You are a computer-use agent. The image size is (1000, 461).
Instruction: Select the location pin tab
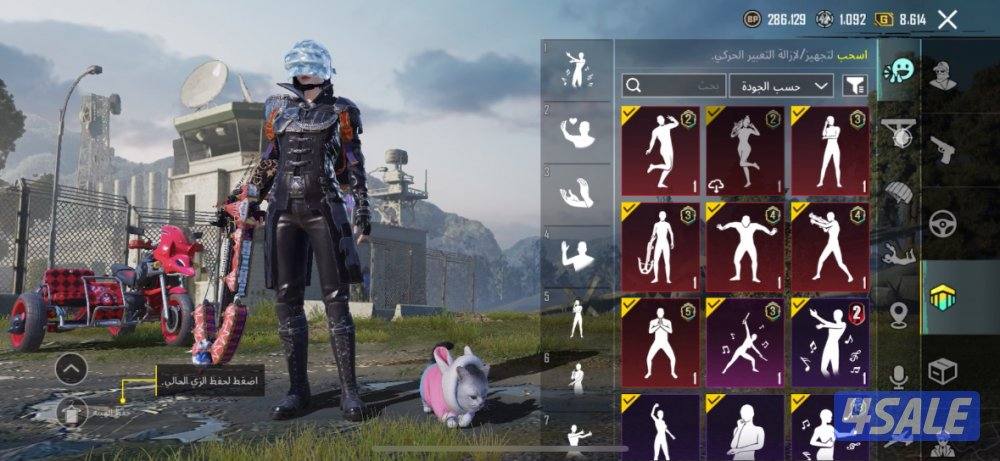click(900, 314)
